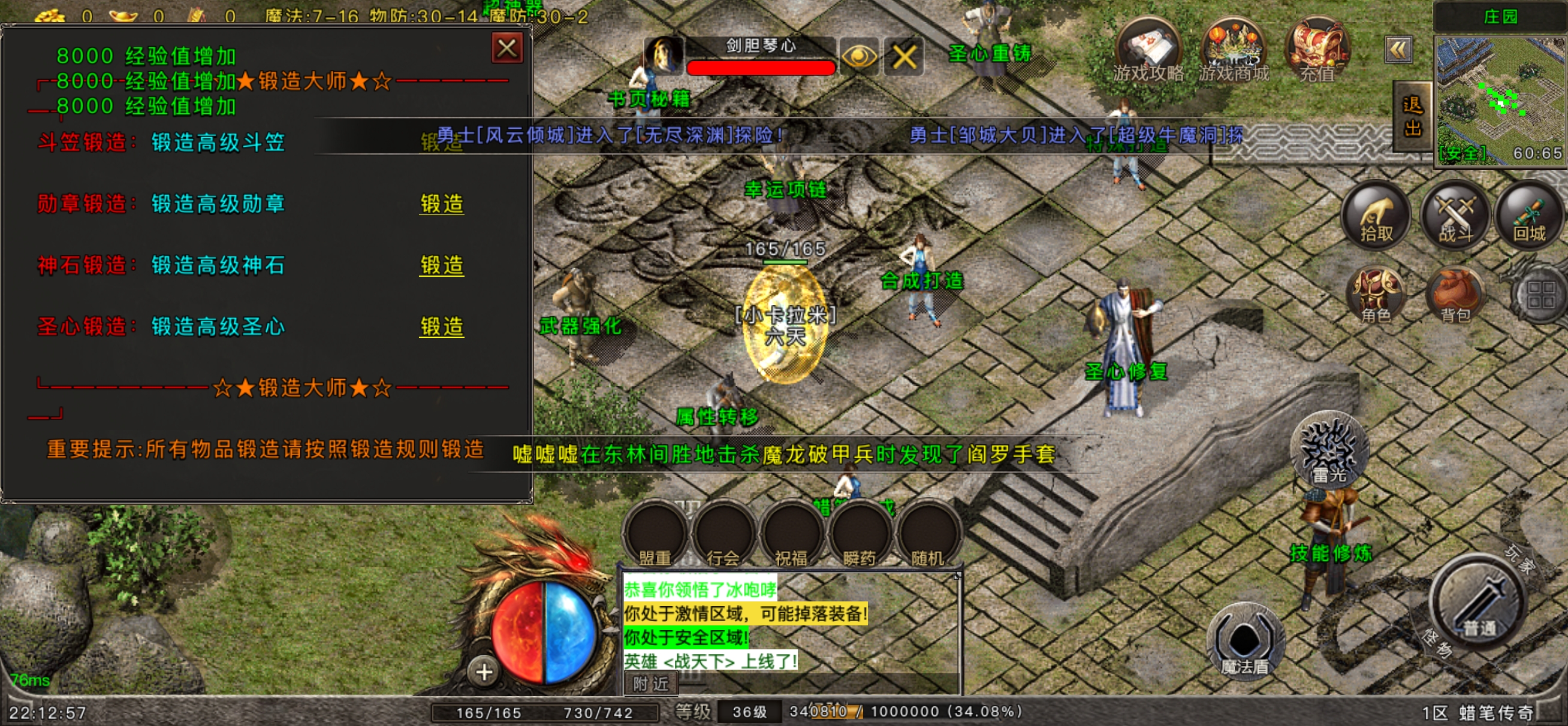Open the game shop (游戏商城)
1568x726 pixels.
(x=1233, y=50)
